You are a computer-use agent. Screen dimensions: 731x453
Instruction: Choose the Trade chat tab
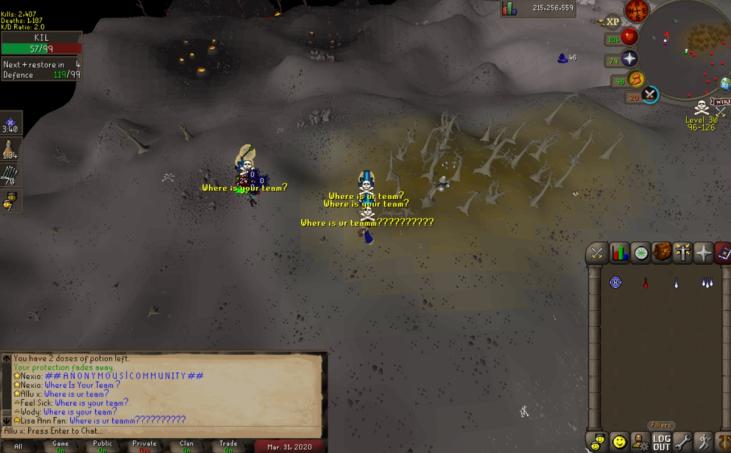click(229, 446)
